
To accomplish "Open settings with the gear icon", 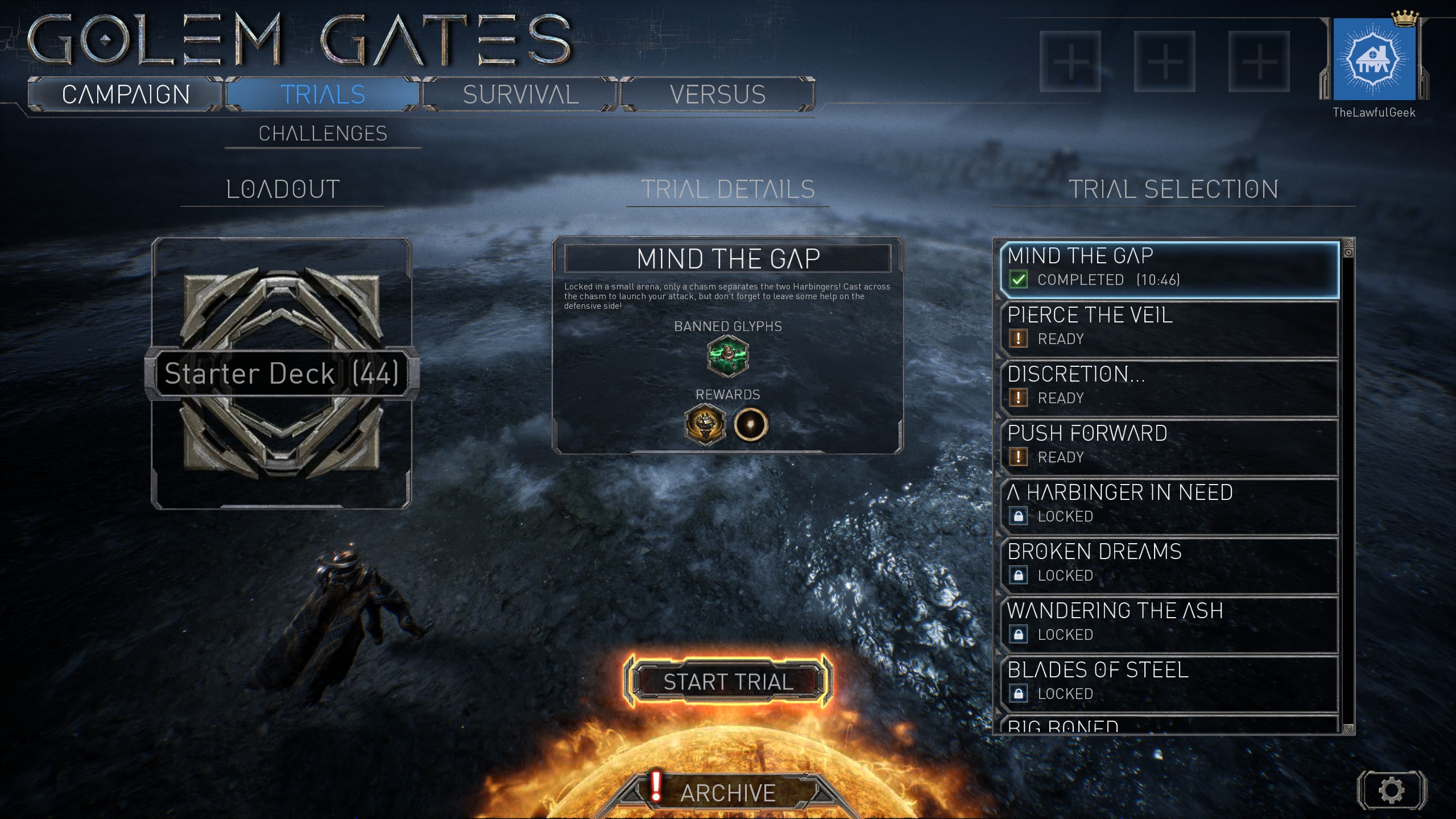I will [1391, 790].
